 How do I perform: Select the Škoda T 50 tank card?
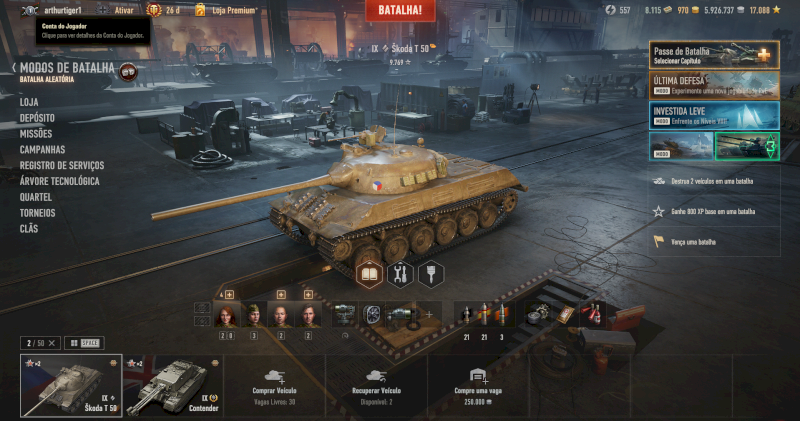[x=70, y=385]
